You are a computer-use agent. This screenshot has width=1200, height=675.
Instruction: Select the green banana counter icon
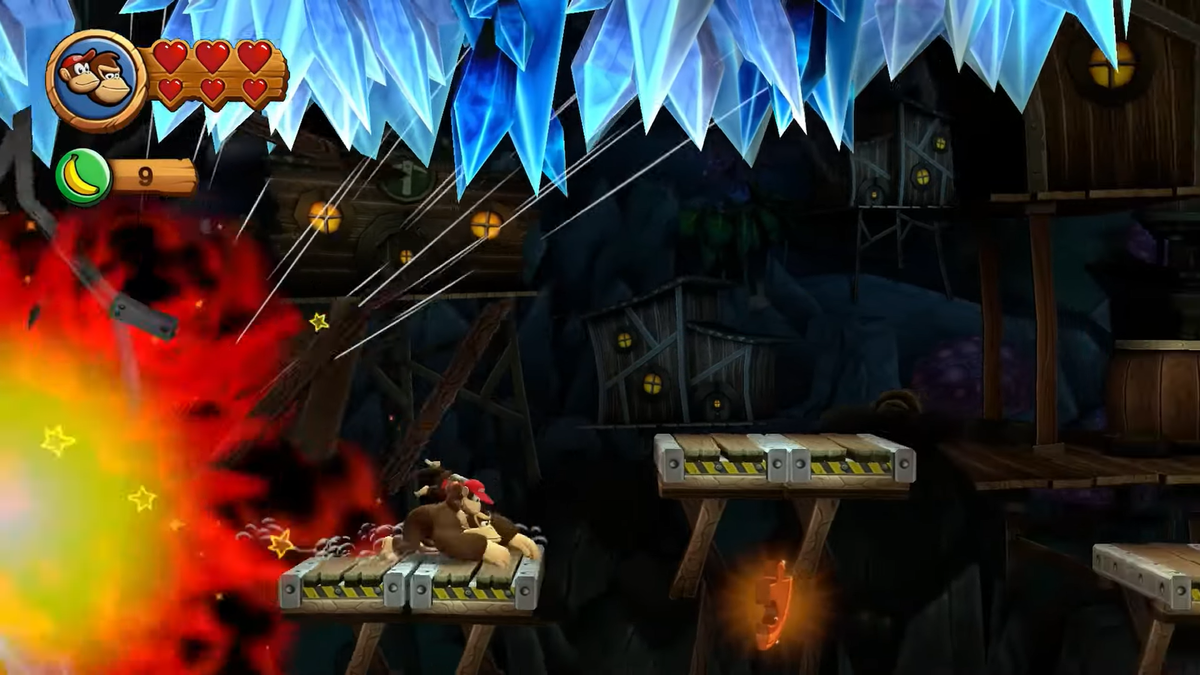pos(83,177)
